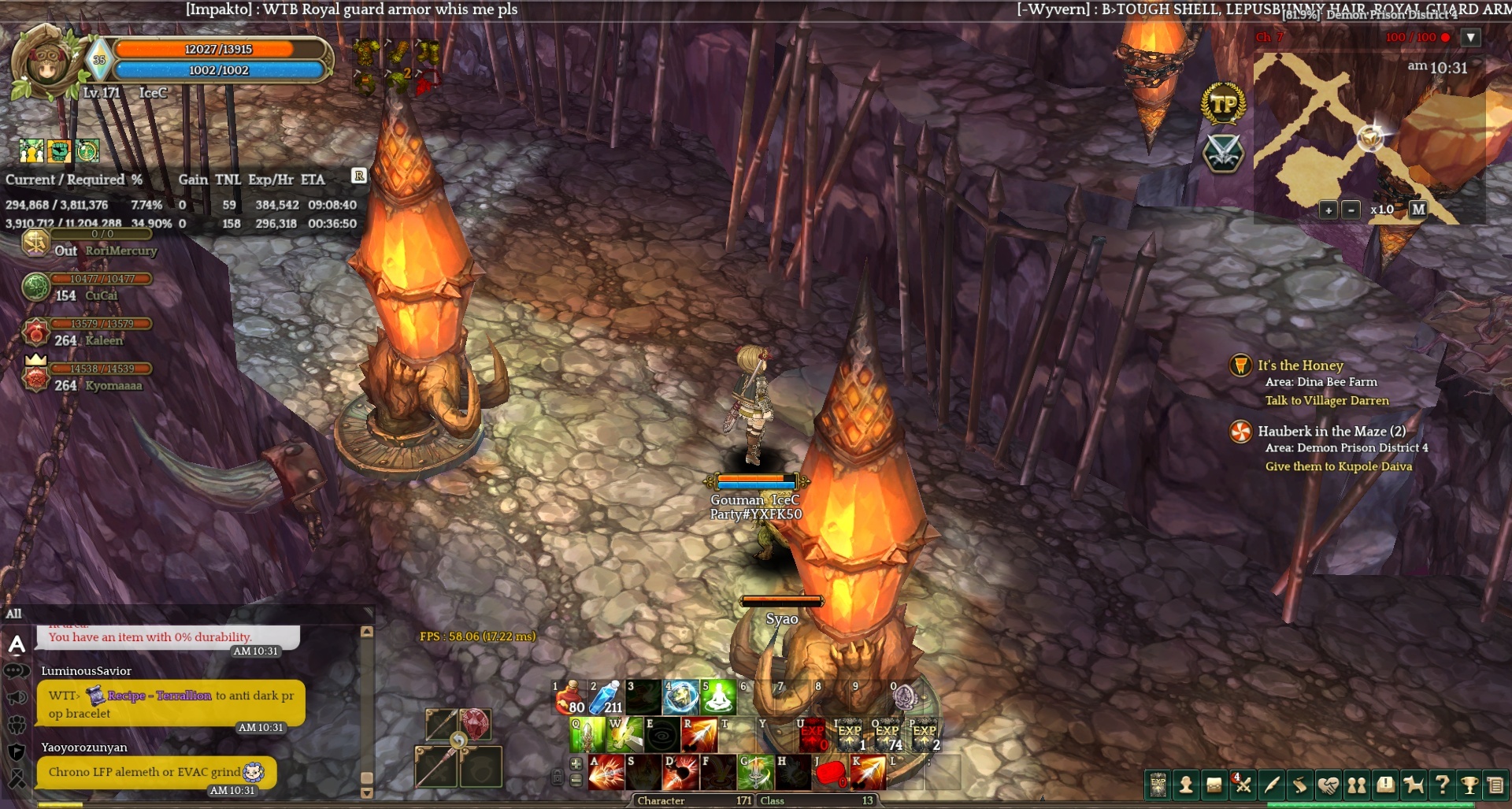This screenshot has height=809, width=1512.
Task: Zoom in the minimap with plus button
Action: (1329, 210)
